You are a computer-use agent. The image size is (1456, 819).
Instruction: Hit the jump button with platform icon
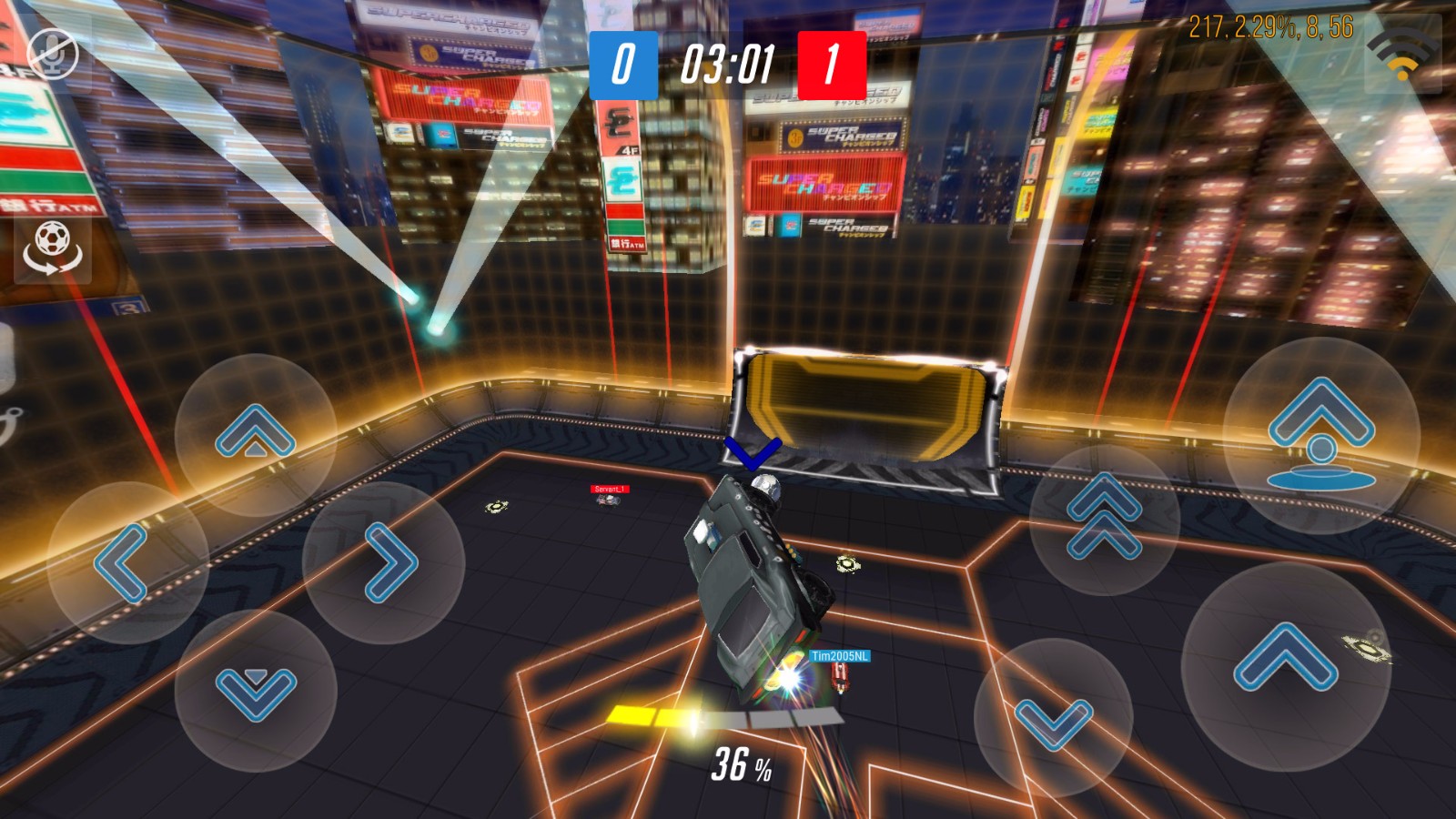pyautogui.click(x=1321, y=435)
